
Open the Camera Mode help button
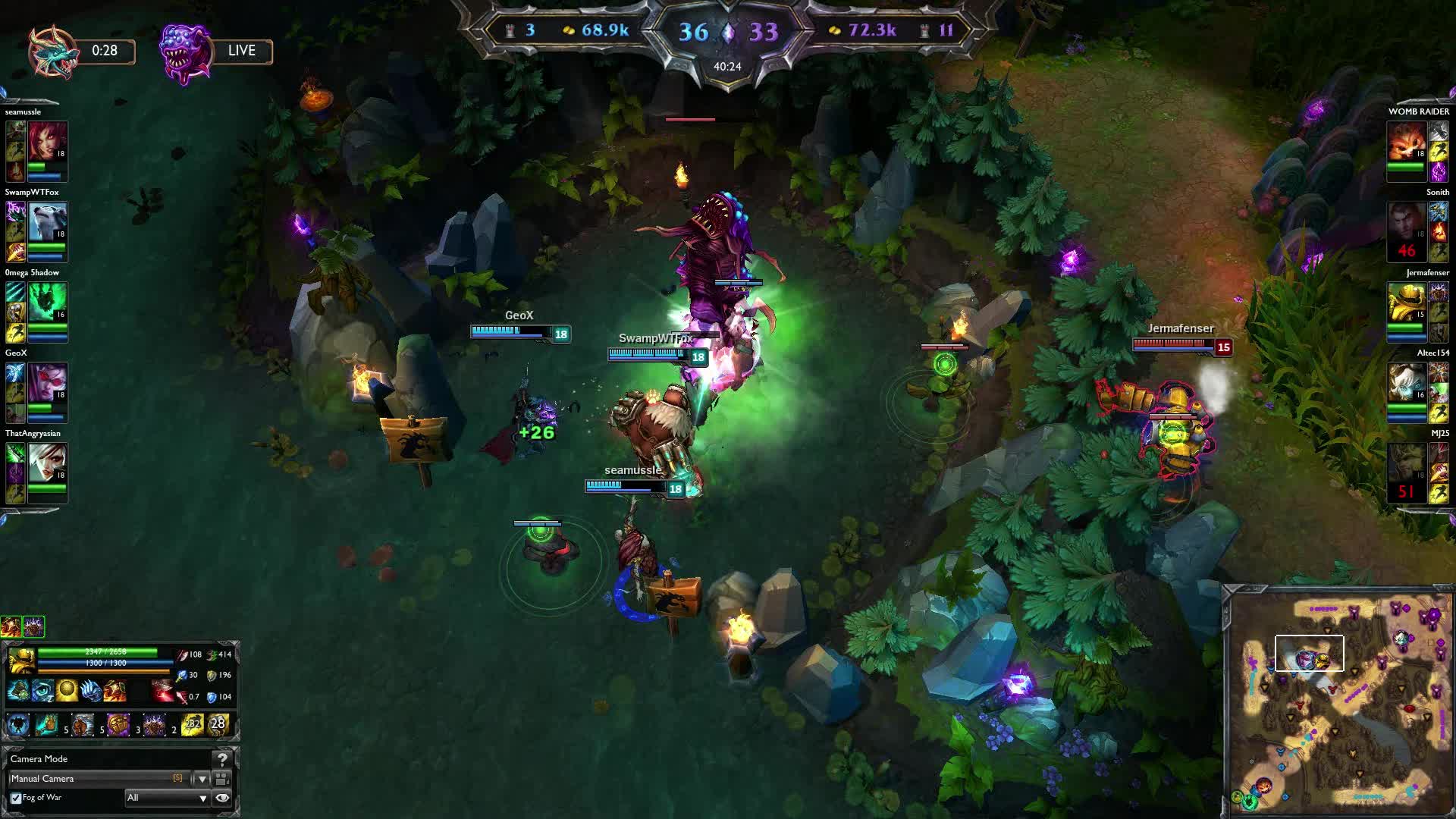click(222, 759)
